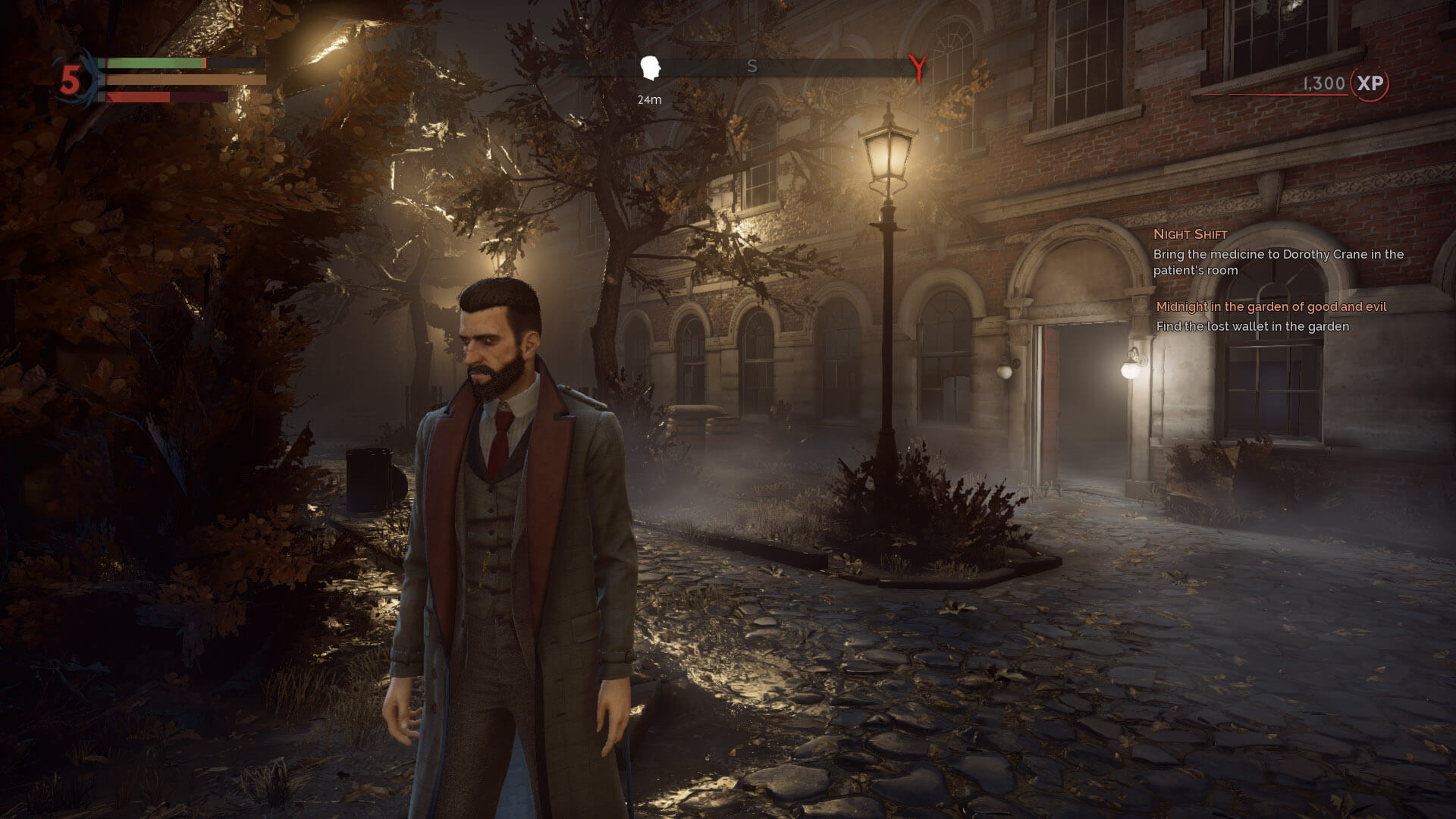Screen dimensions: 1456x819
Task: Click the head-shaped compass marker
Action: 649,68
